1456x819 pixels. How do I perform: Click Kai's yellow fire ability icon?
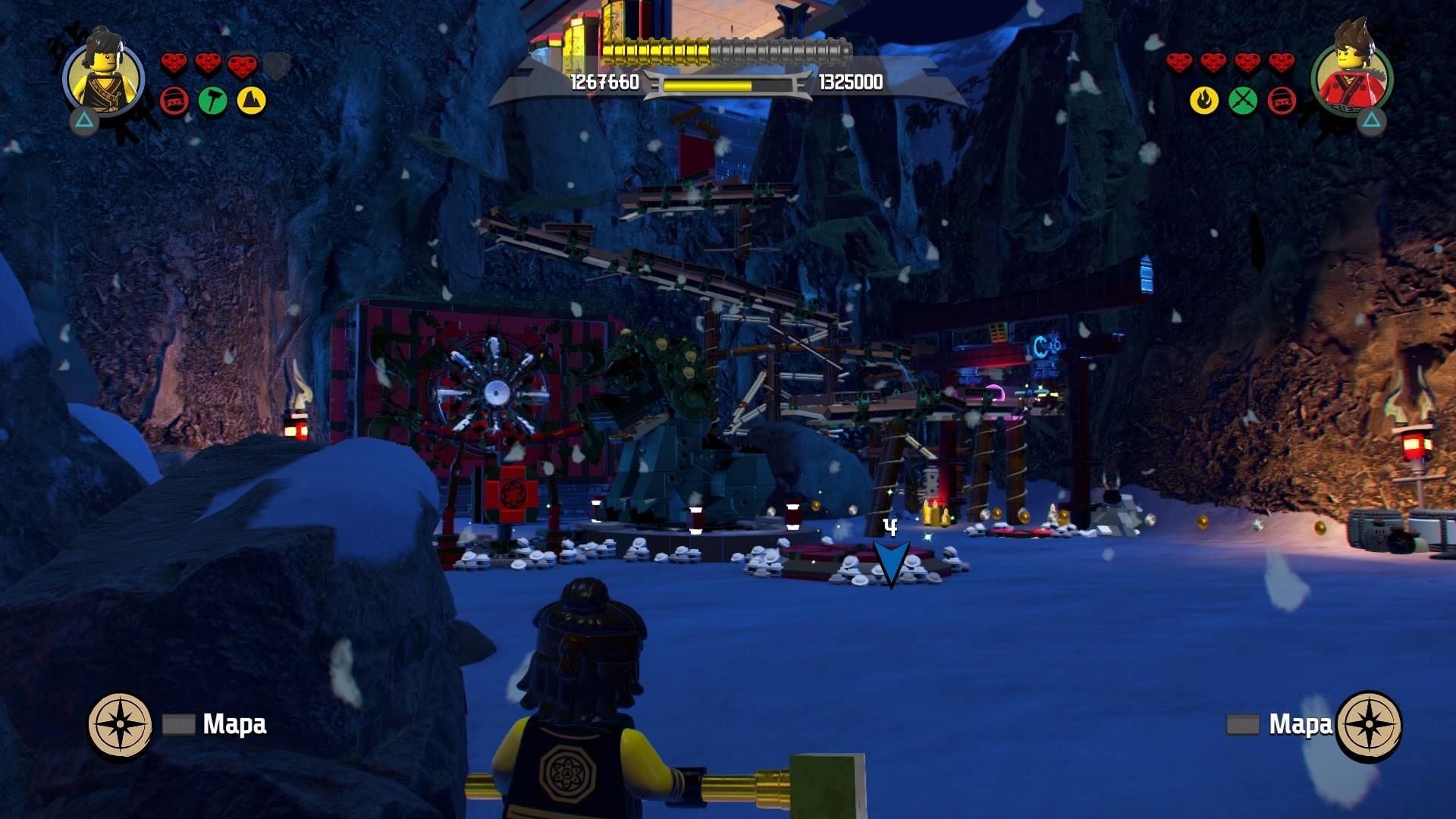pos(1203,99)
